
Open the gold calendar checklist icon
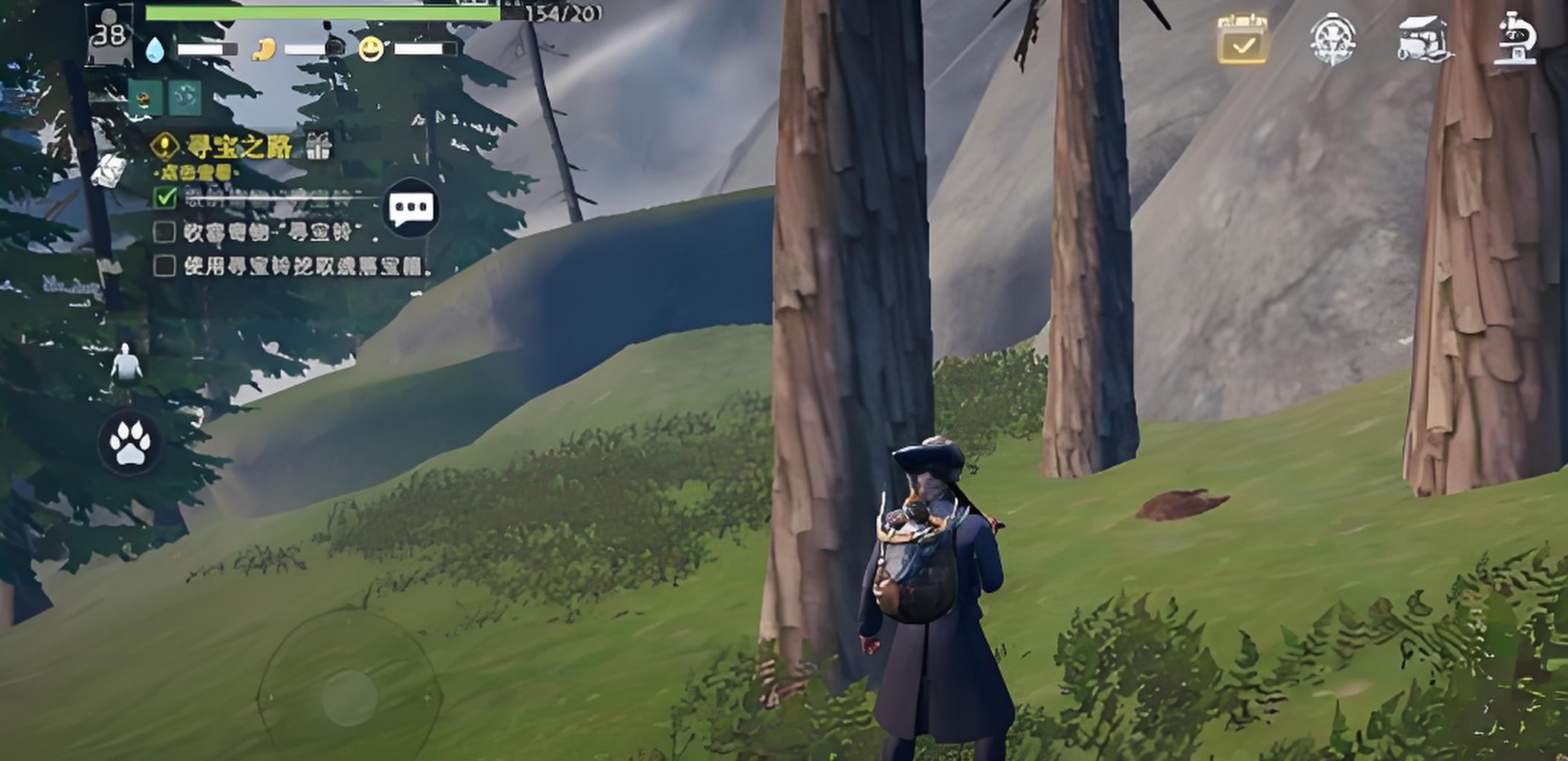[1243, 39]
